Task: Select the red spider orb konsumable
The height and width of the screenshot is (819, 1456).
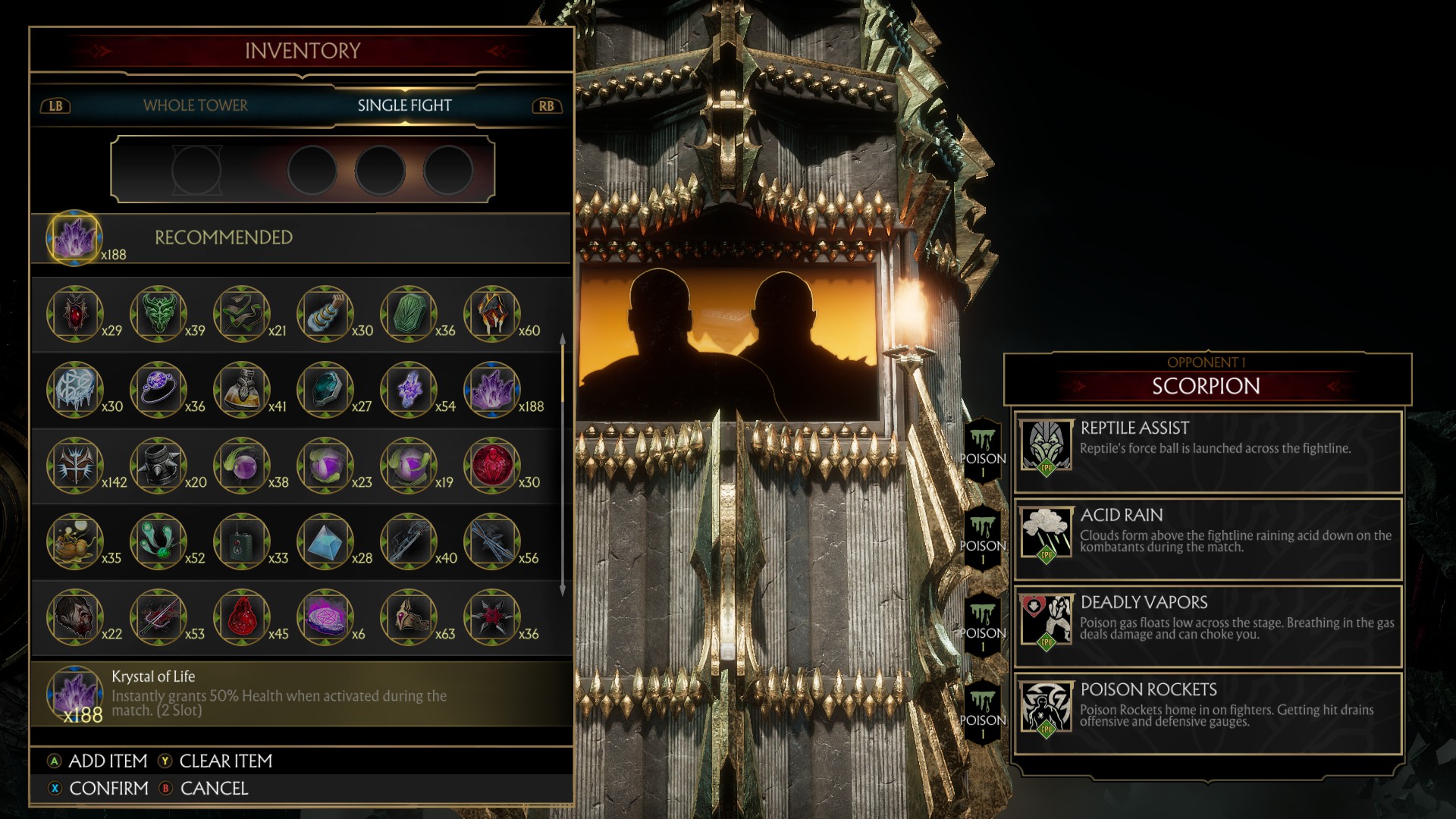Action: 492,465
